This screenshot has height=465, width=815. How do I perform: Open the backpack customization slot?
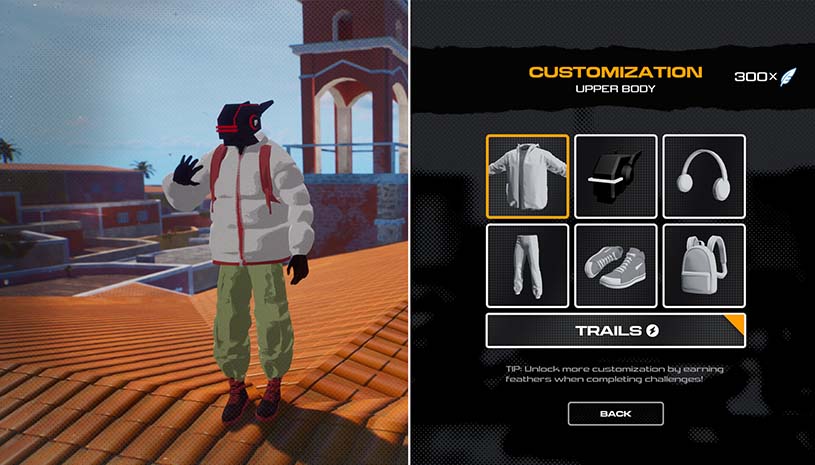coord(704,265)
